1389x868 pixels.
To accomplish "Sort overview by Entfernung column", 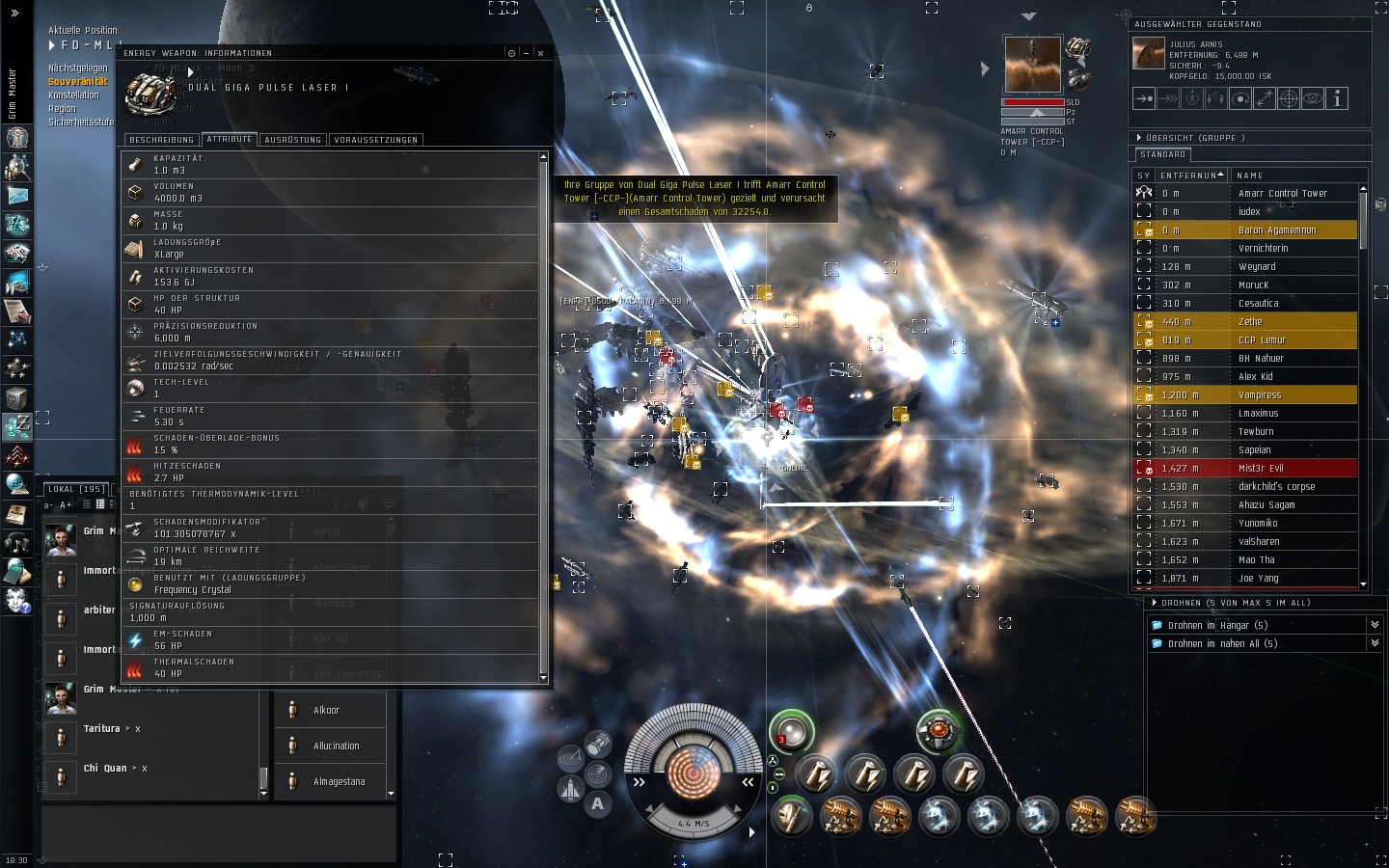I will pos(1189,176).
